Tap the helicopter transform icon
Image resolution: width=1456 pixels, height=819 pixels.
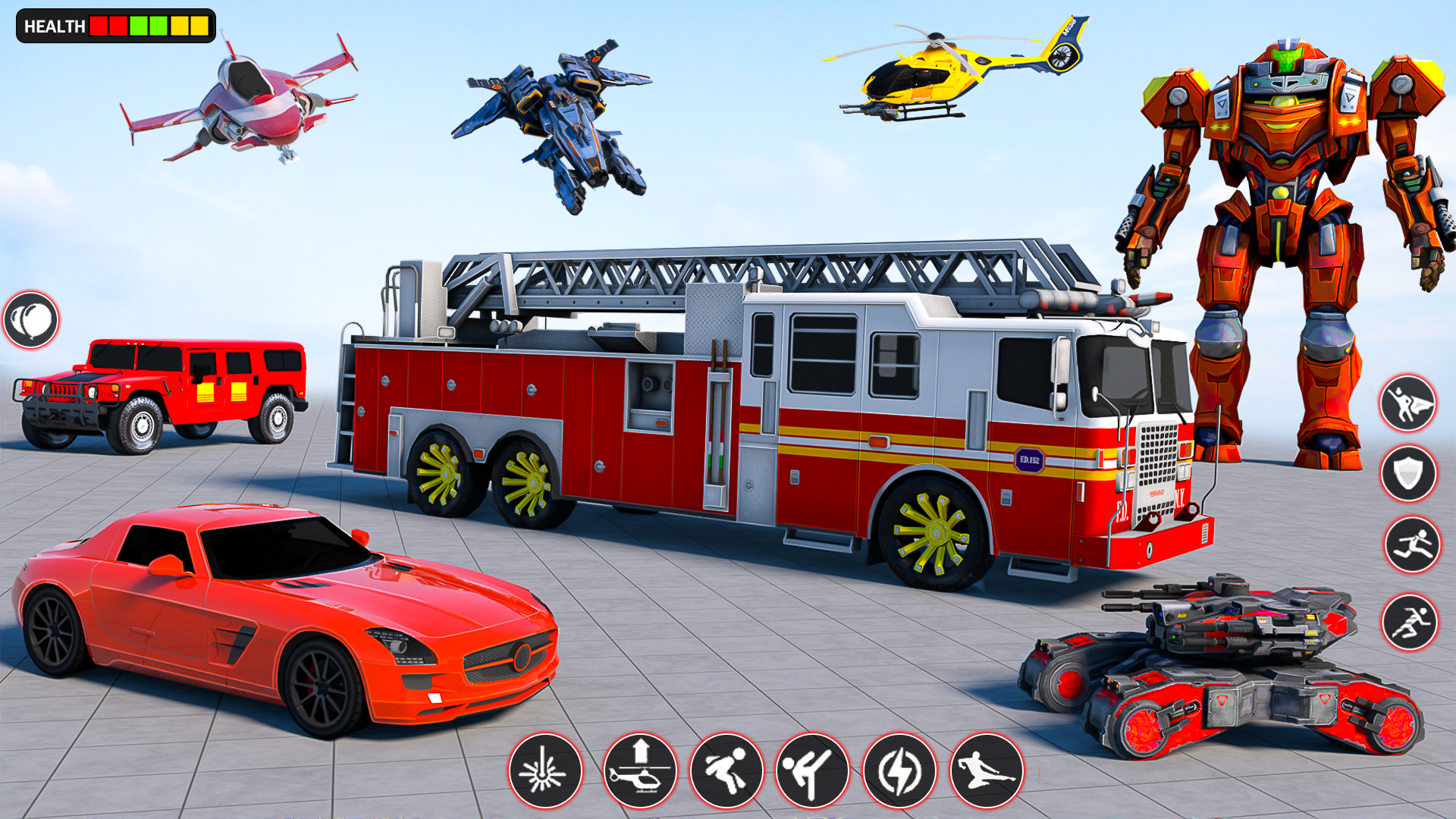click(642, 770)
